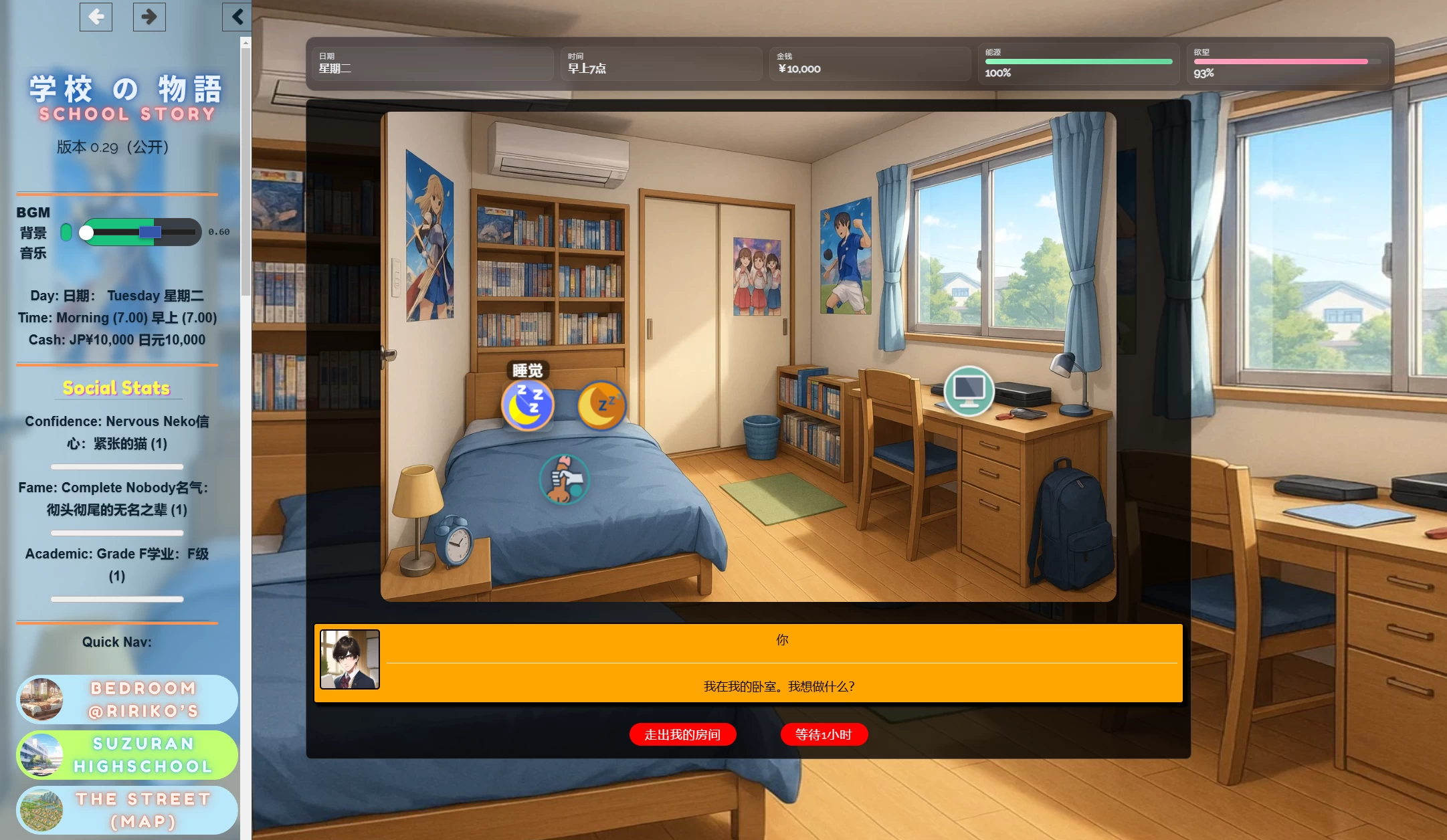Image resolution: width=1447 pixels, height=840 pixels.
Task: Open The Street (Map) quick nav
Action: (x=126, y=810)
